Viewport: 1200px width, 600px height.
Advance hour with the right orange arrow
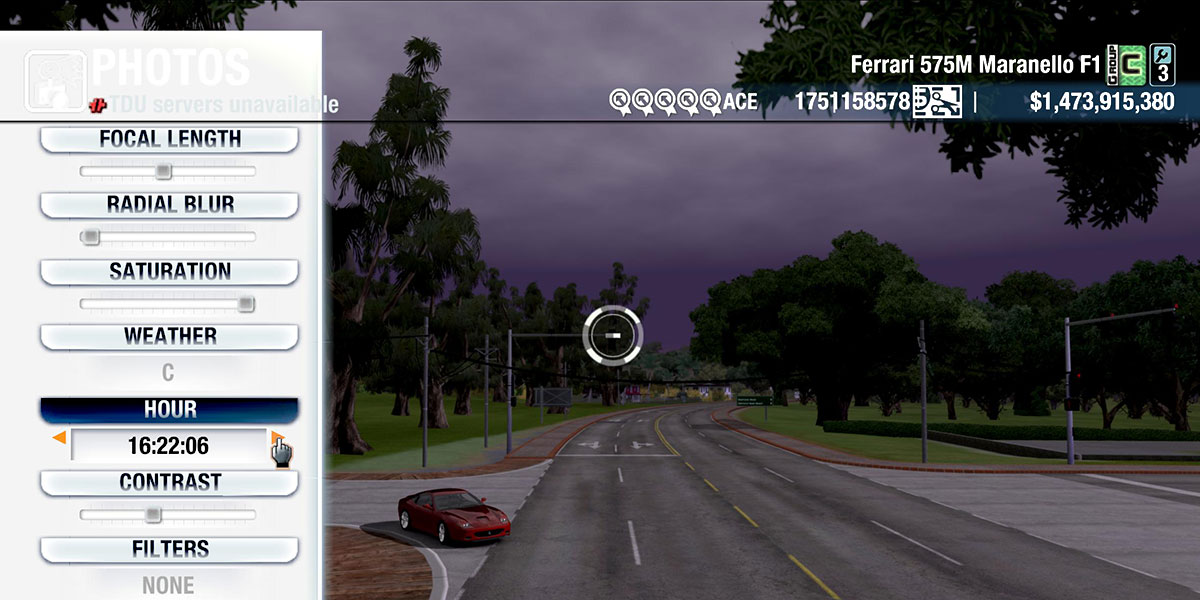(x=276, y=438)
